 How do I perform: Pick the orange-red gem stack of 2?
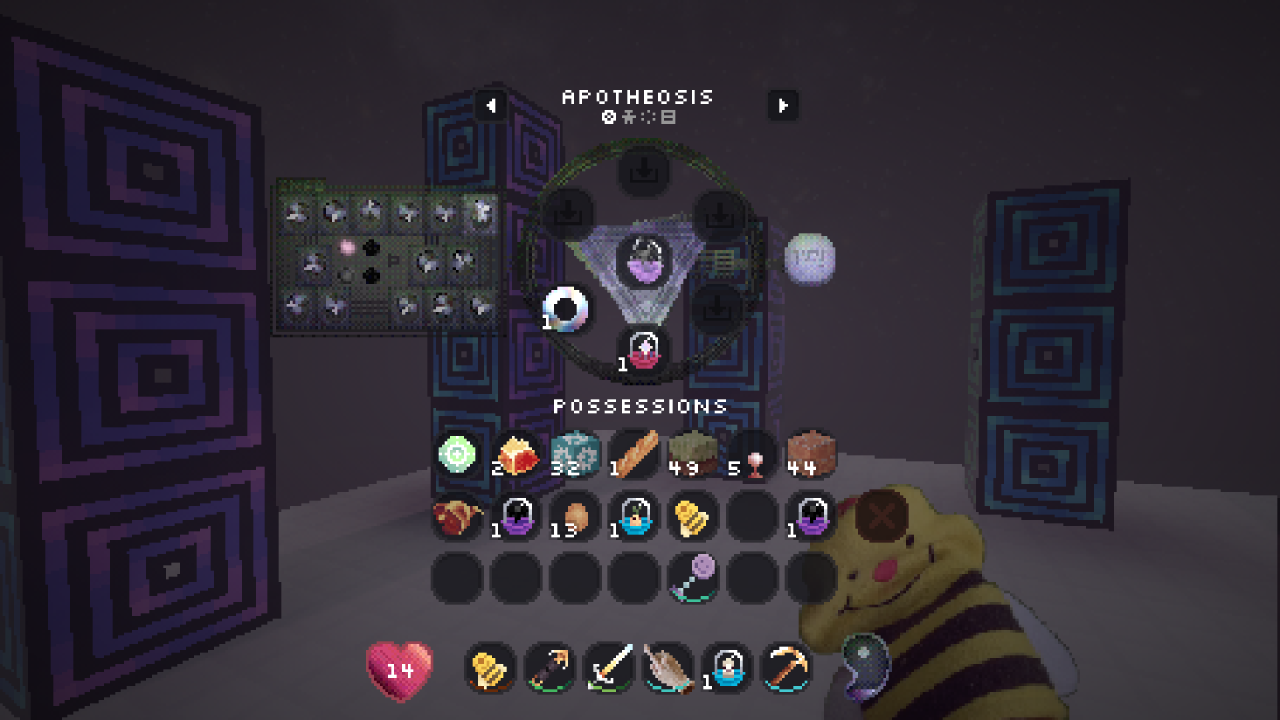pos(517,456)
